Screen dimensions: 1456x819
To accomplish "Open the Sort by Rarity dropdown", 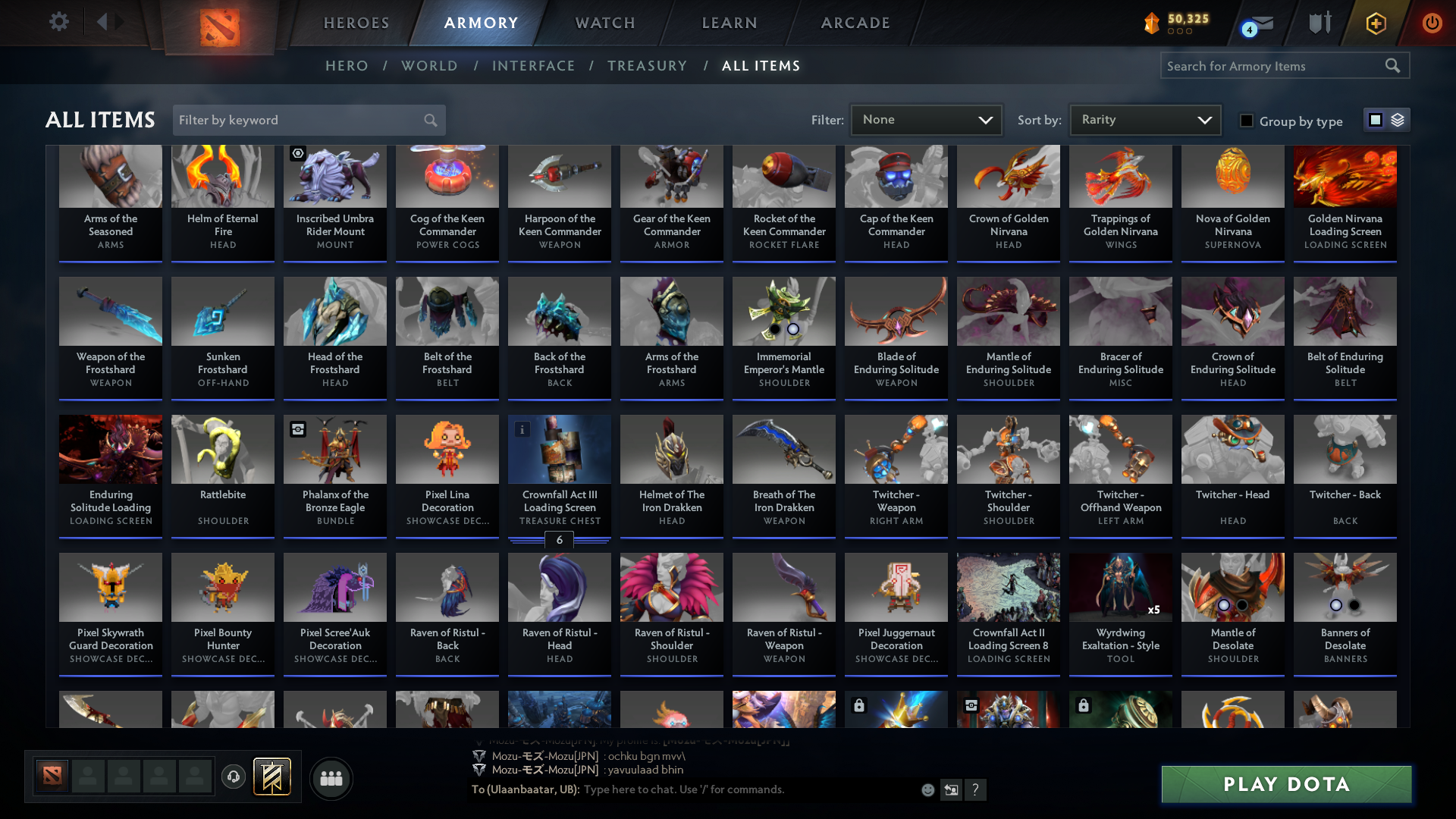I will pyautogui.click(x=1144, y=119).
